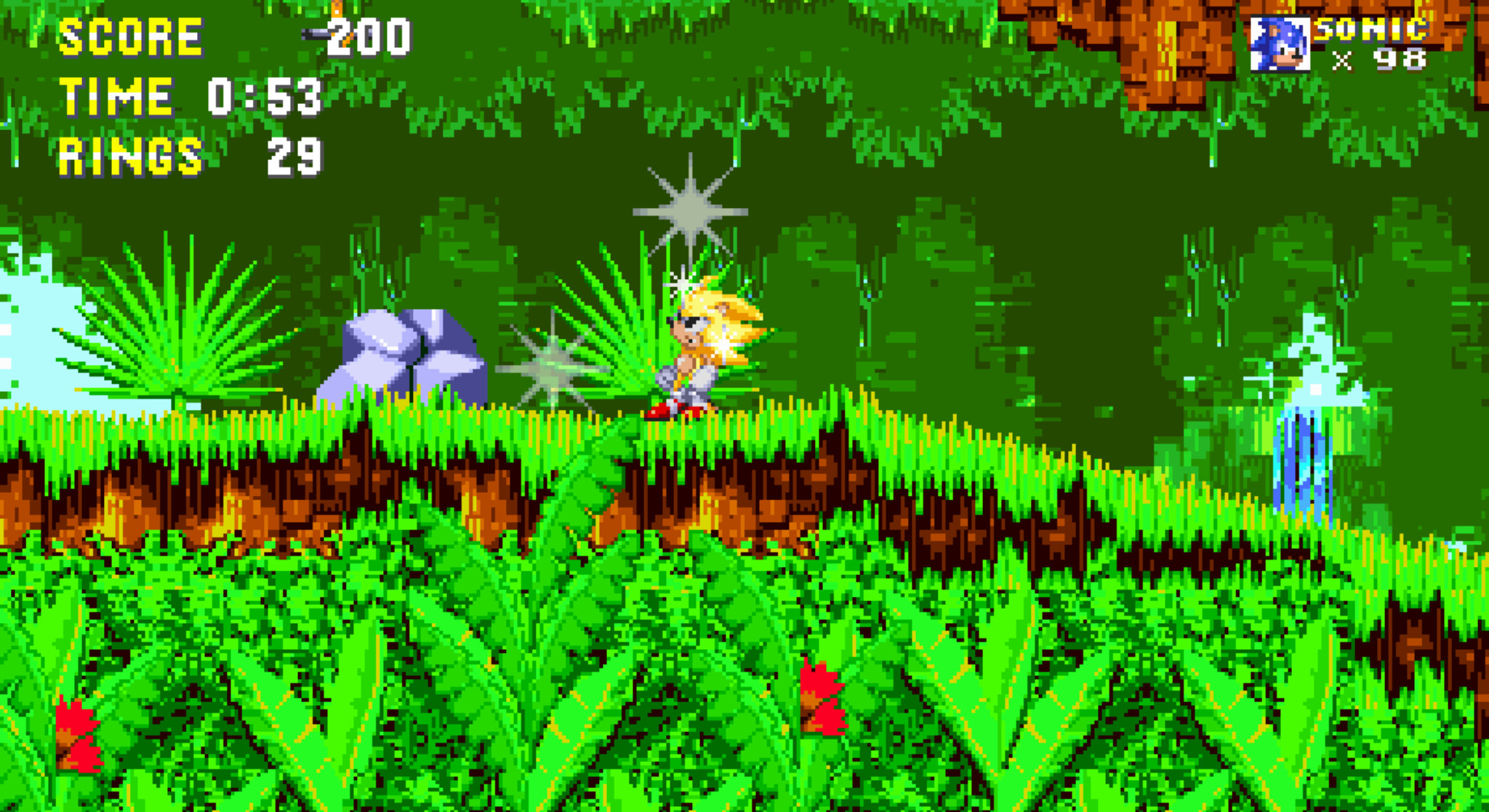
Task: Toggle the SCORE display
Action: (131, 38)
